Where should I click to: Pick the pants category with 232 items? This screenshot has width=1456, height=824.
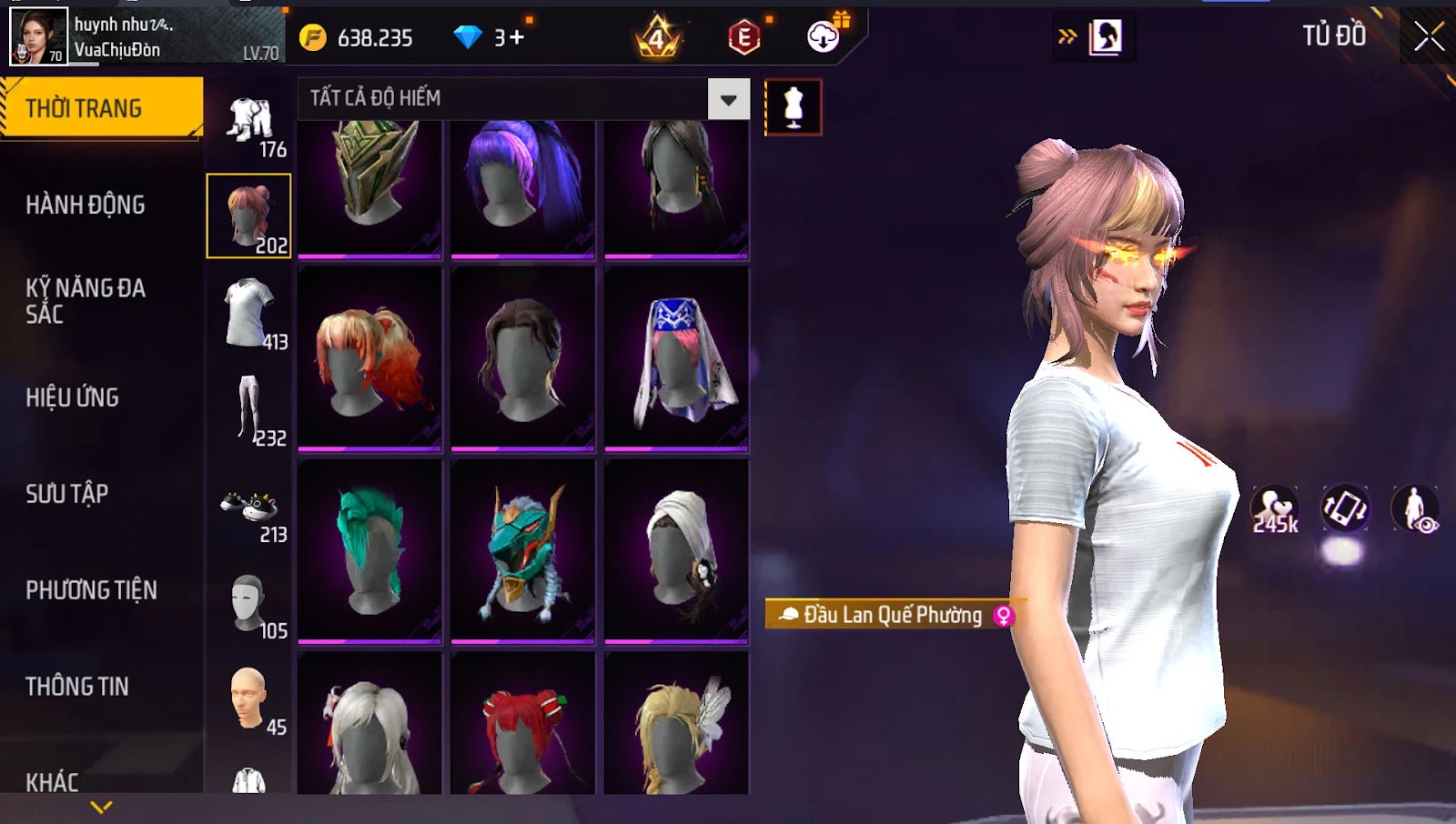[x=249, y=410]
